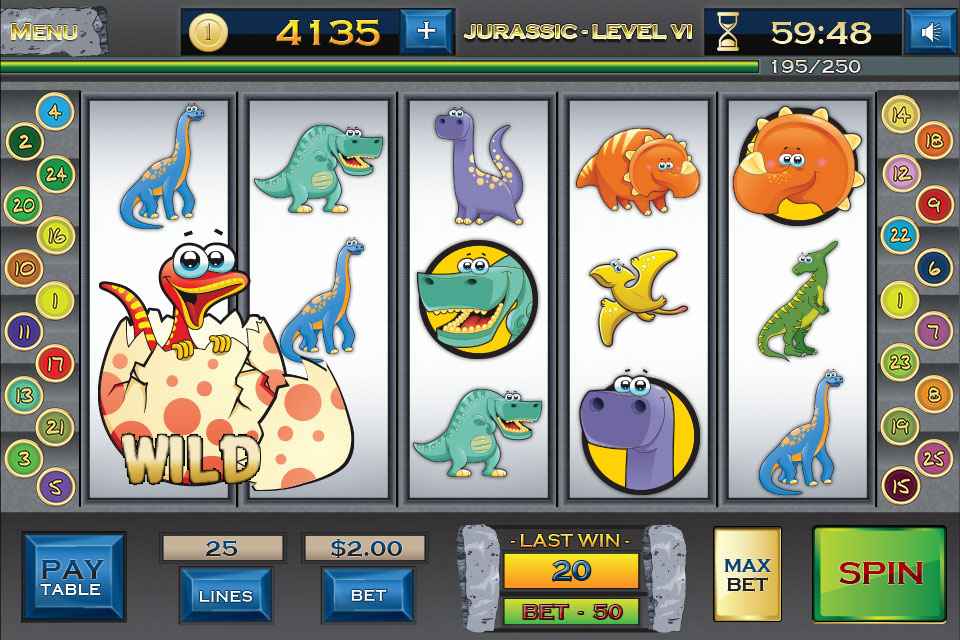
Task: Select Max Bet
Action: [746, 575]
